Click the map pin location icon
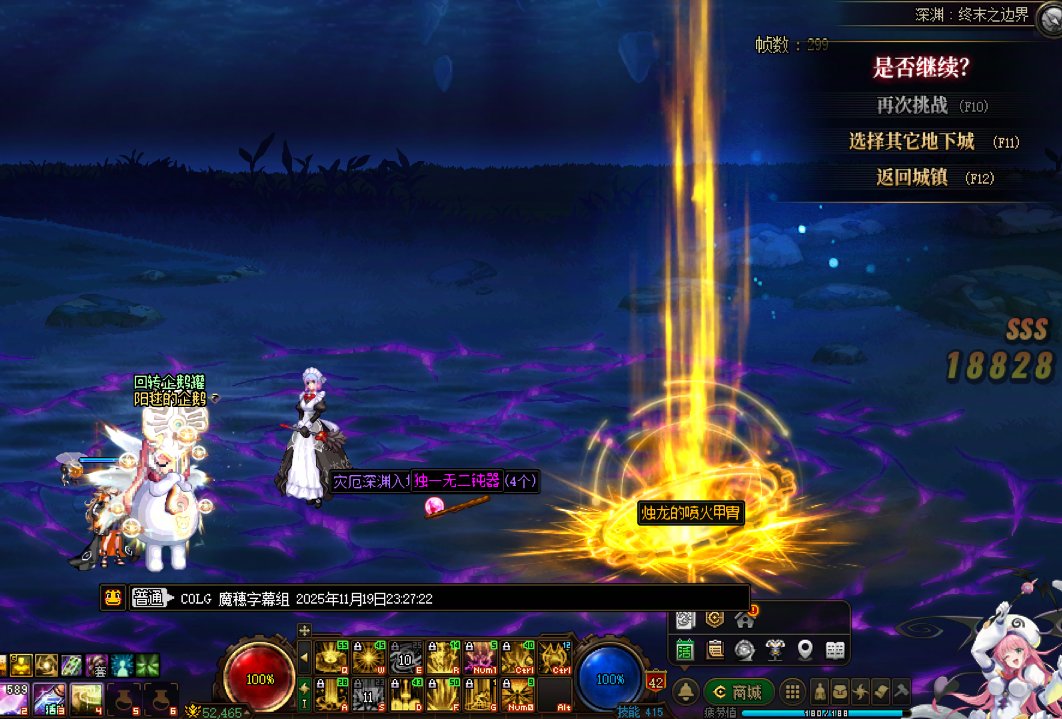The image size is (1062, 719). click(805, 650)
